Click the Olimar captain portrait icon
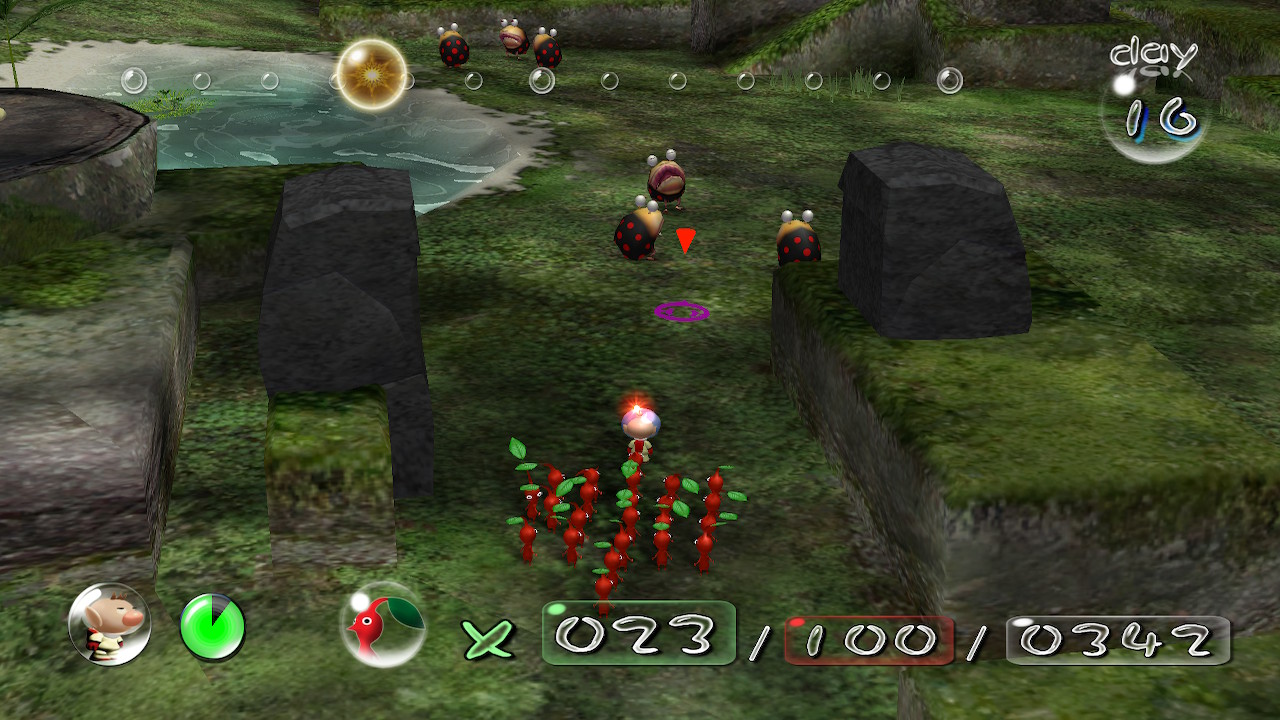The height and width of the screenshot is (720, 1280). click(x=109, y=625)
